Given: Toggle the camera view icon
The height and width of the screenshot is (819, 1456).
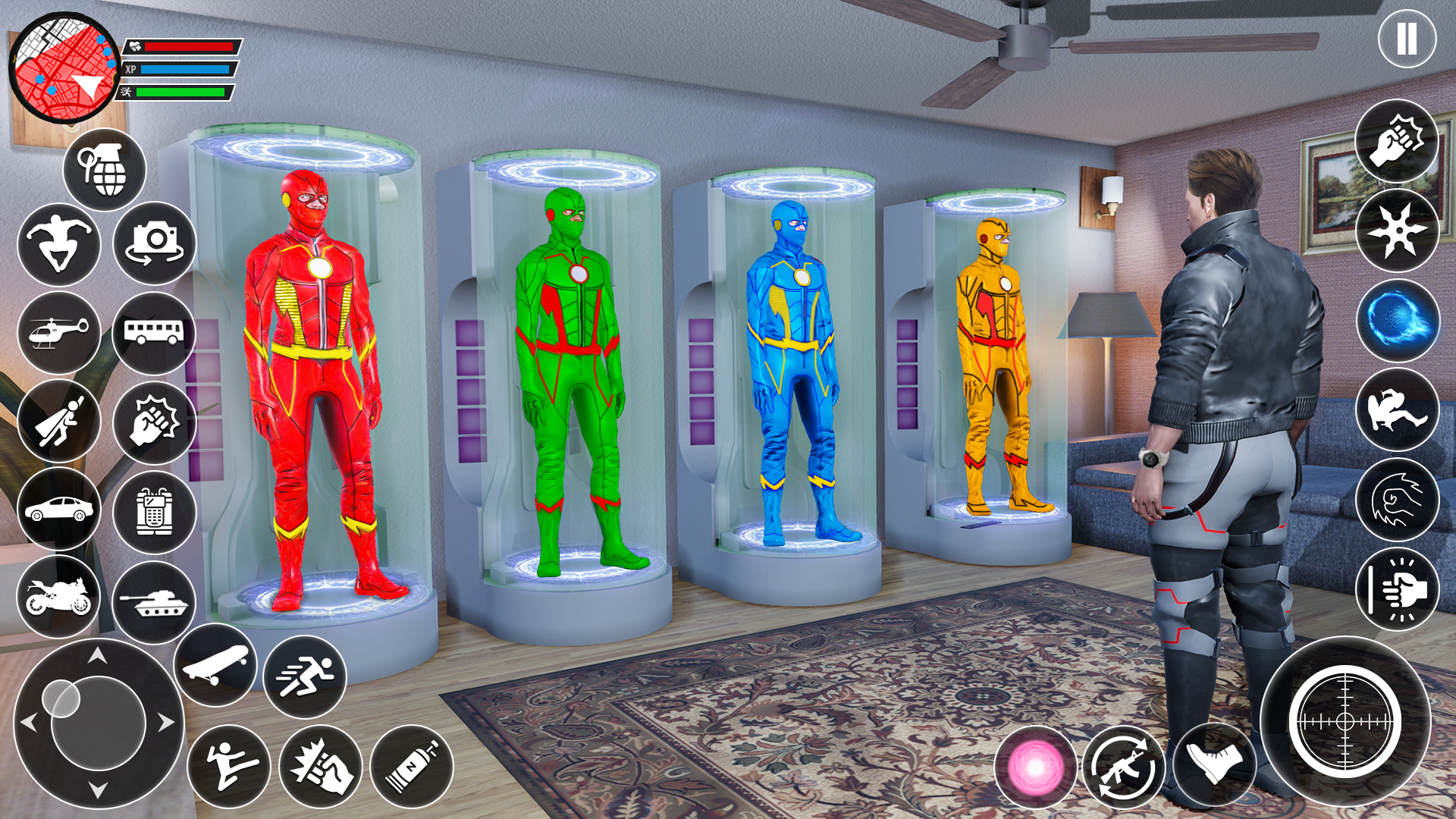Looking at the screenshot, I should (x=152, y=241).
